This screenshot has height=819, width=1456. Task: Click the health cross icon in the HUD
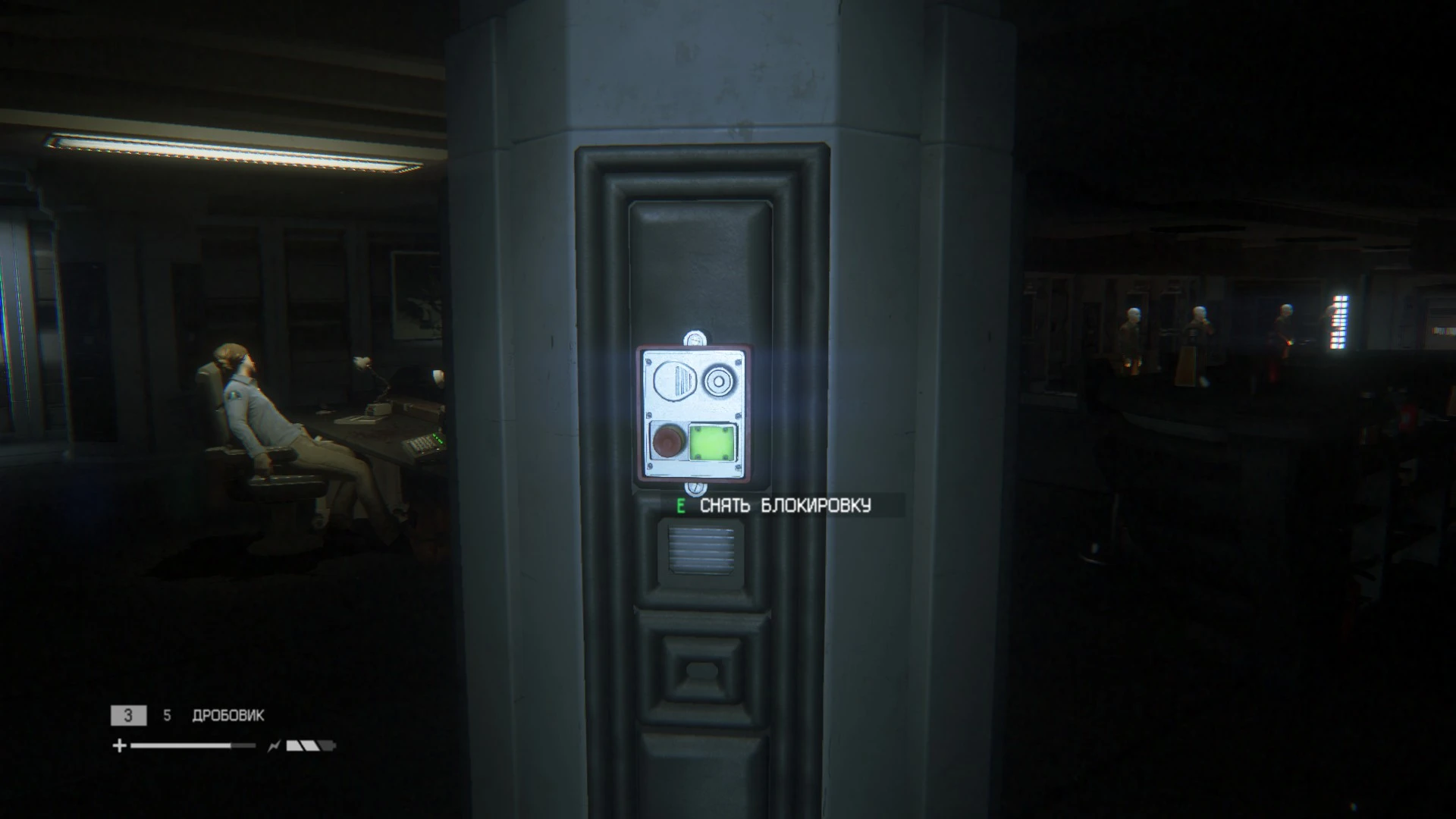[x=119, y=745]
